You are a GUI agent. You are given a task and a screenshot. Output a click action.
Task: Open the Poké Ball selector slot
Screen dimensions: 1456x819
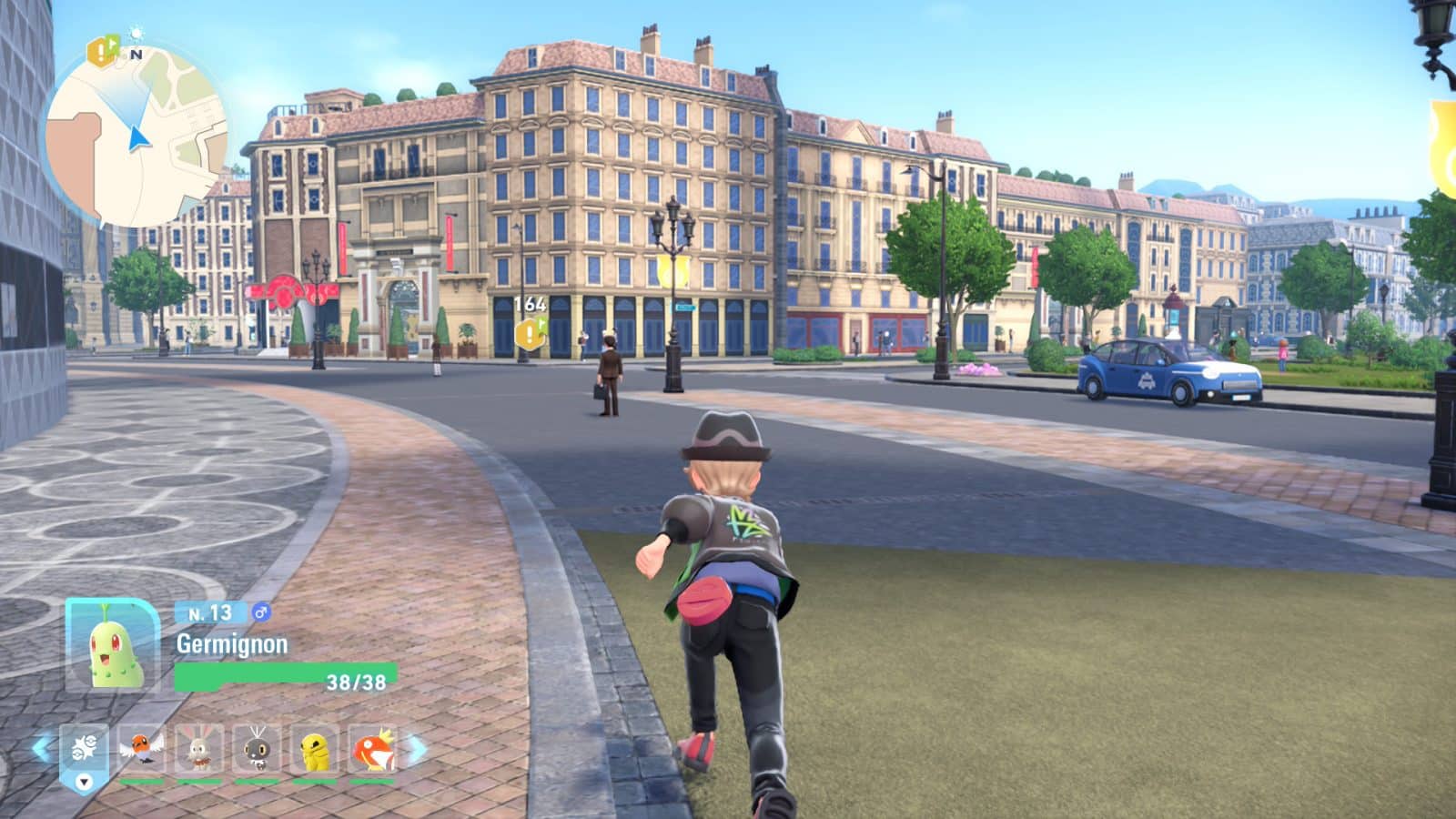[x=84, y=753]
